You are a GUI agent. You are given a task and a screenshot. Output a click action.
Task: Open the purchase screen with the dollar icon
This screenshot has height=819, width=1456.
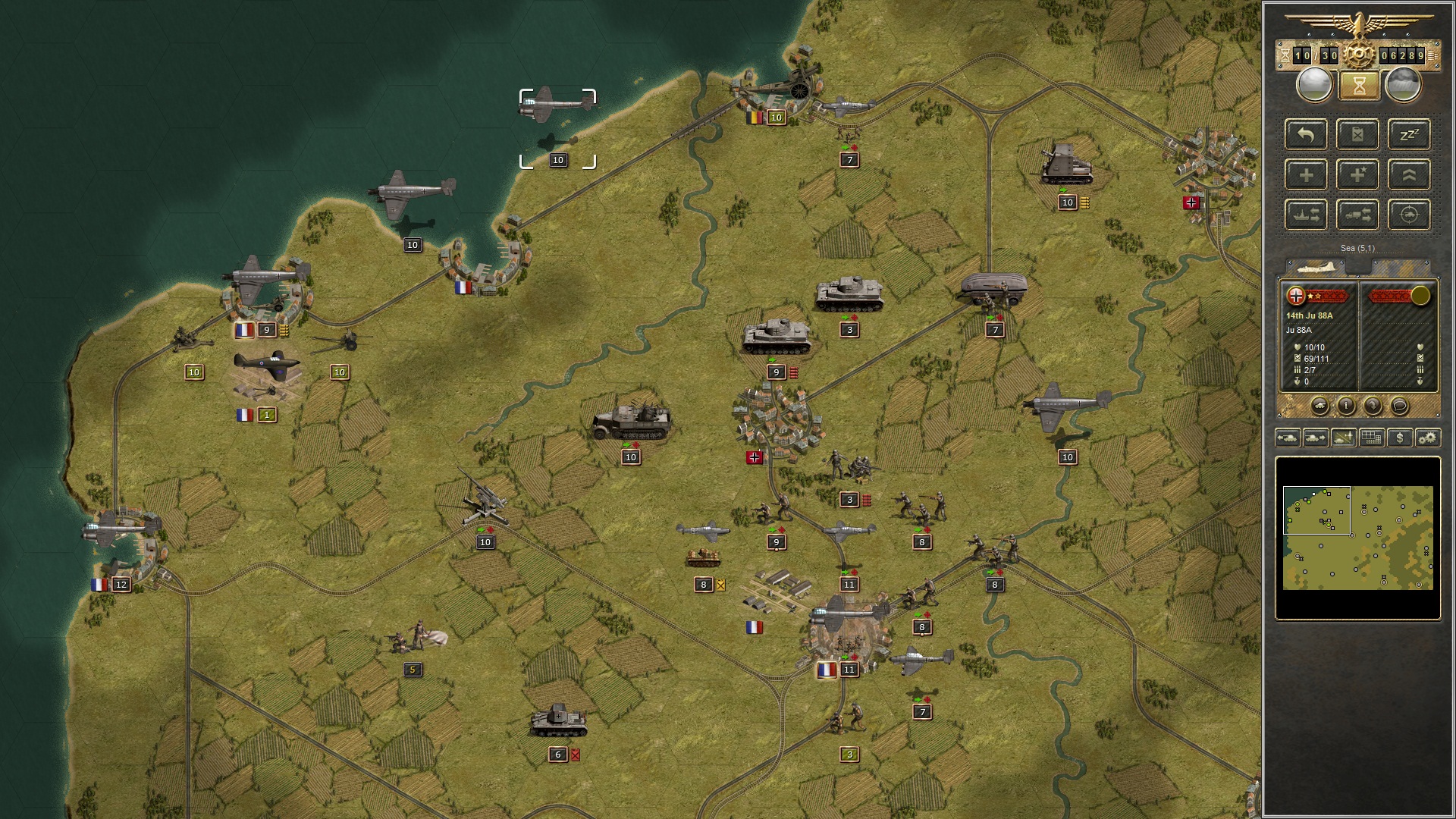point(1400,438)
